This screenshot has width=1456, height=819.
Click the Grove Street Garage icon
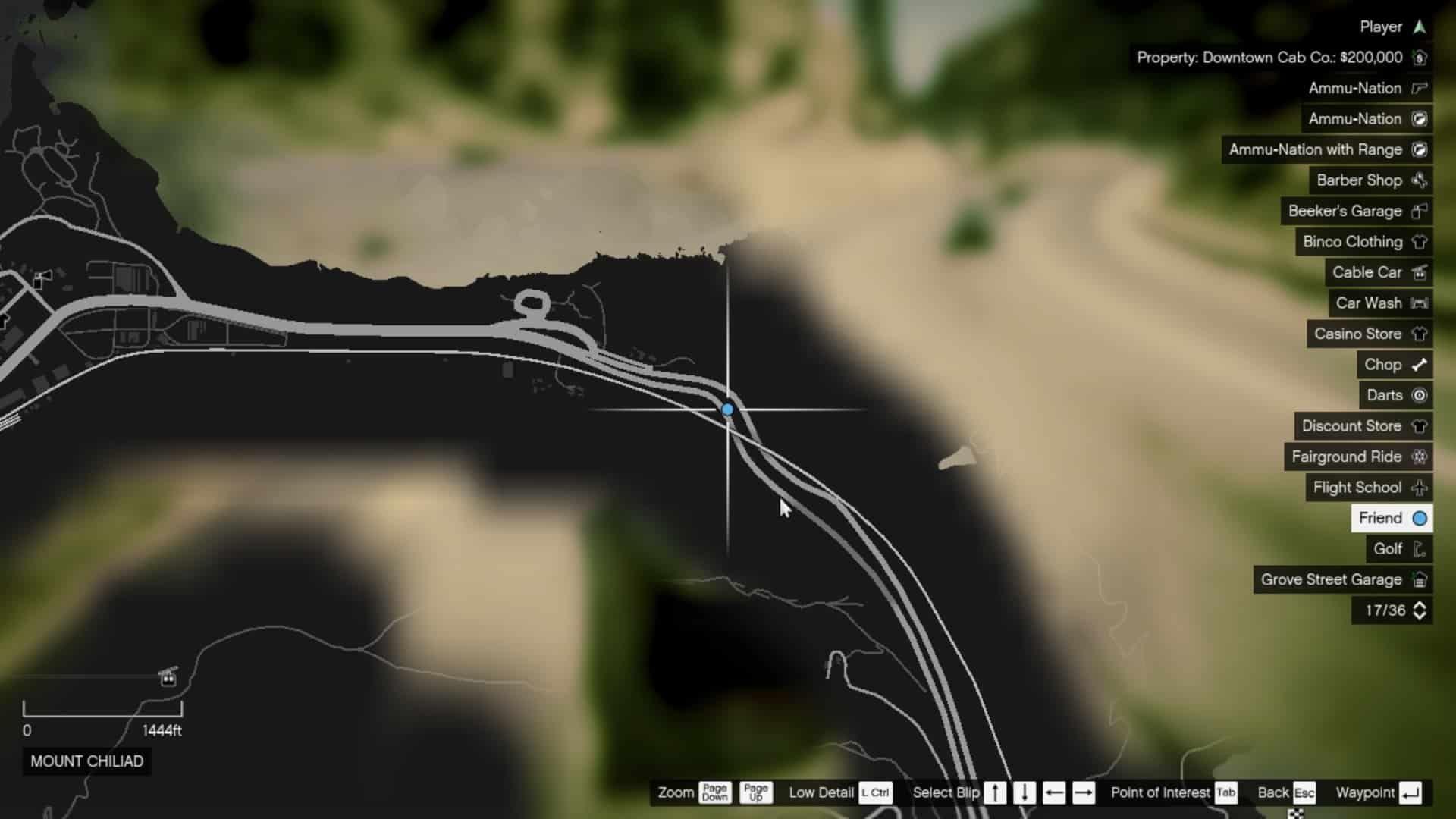pos(1420,579)
